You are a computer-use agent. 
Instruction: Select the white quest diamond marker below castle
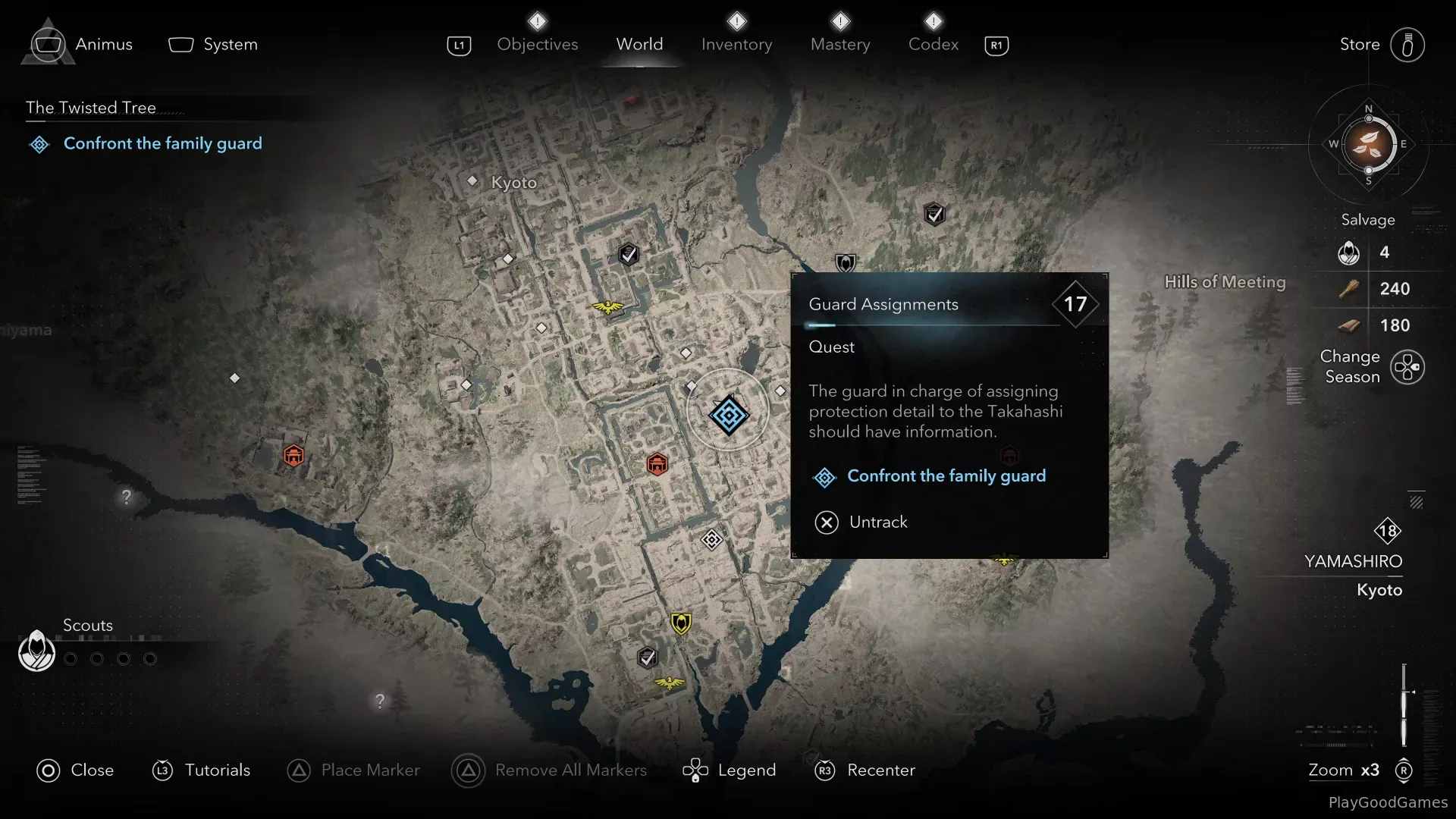[711, 540]
